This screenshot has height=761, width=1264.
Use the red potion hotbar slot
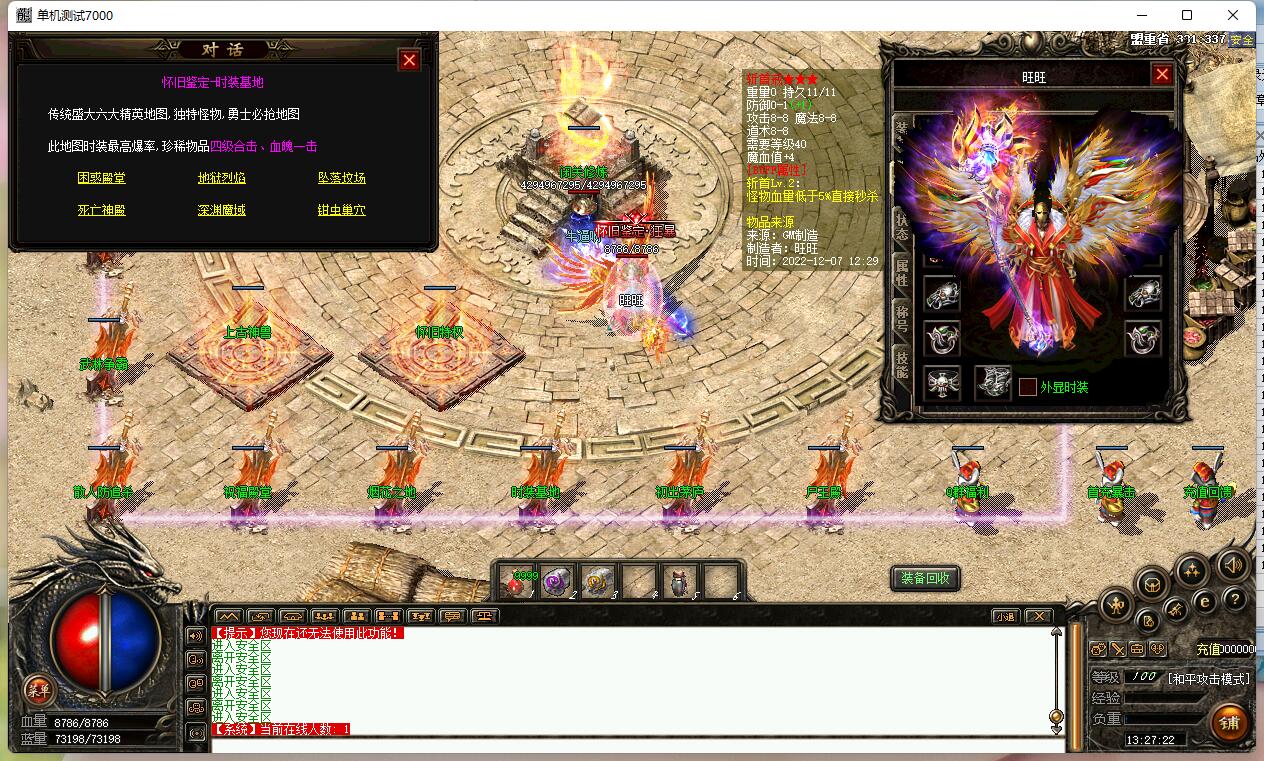(x=518, y=582)
